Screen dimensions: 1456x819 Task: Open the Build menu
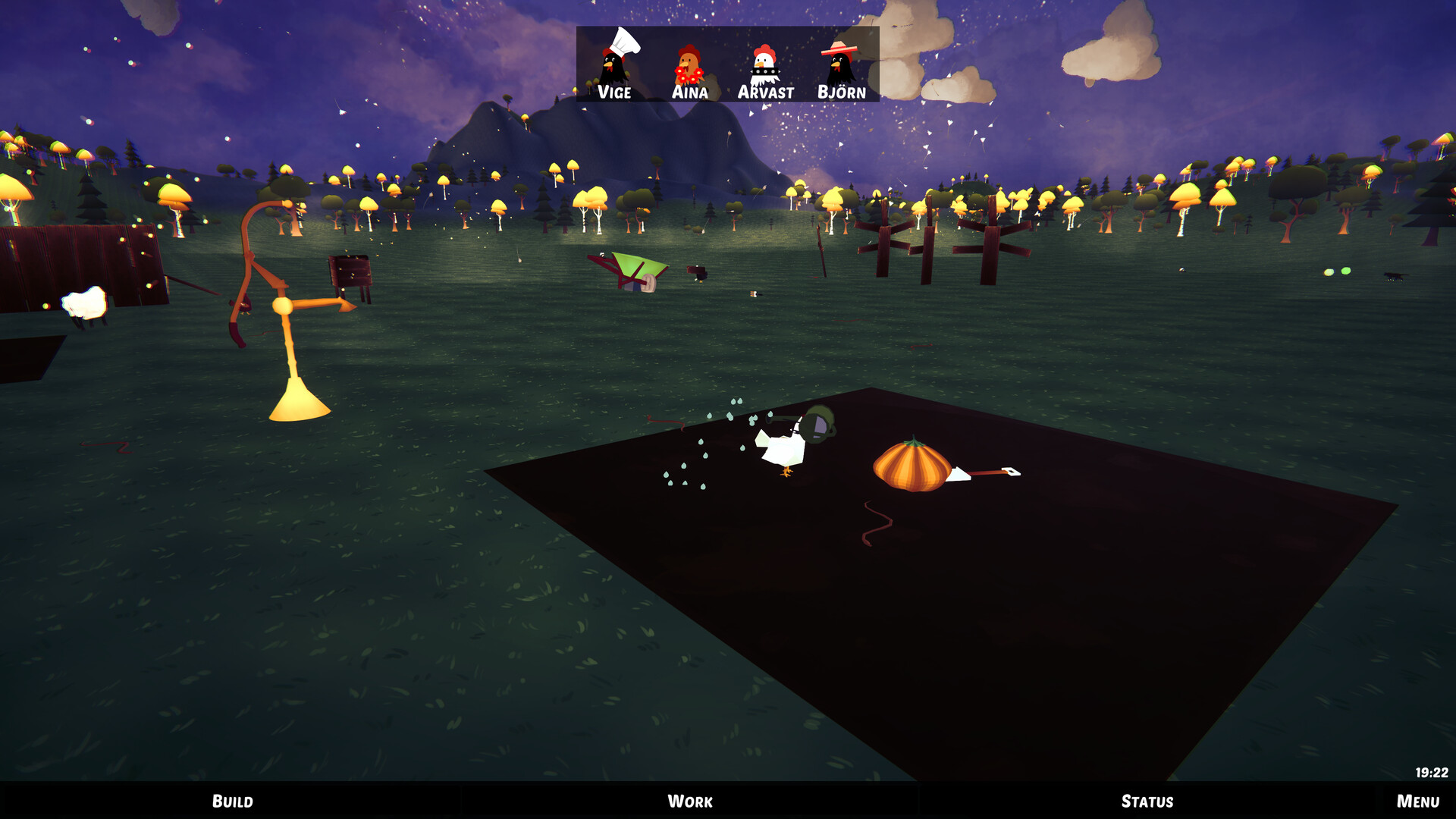pos(232,801)
